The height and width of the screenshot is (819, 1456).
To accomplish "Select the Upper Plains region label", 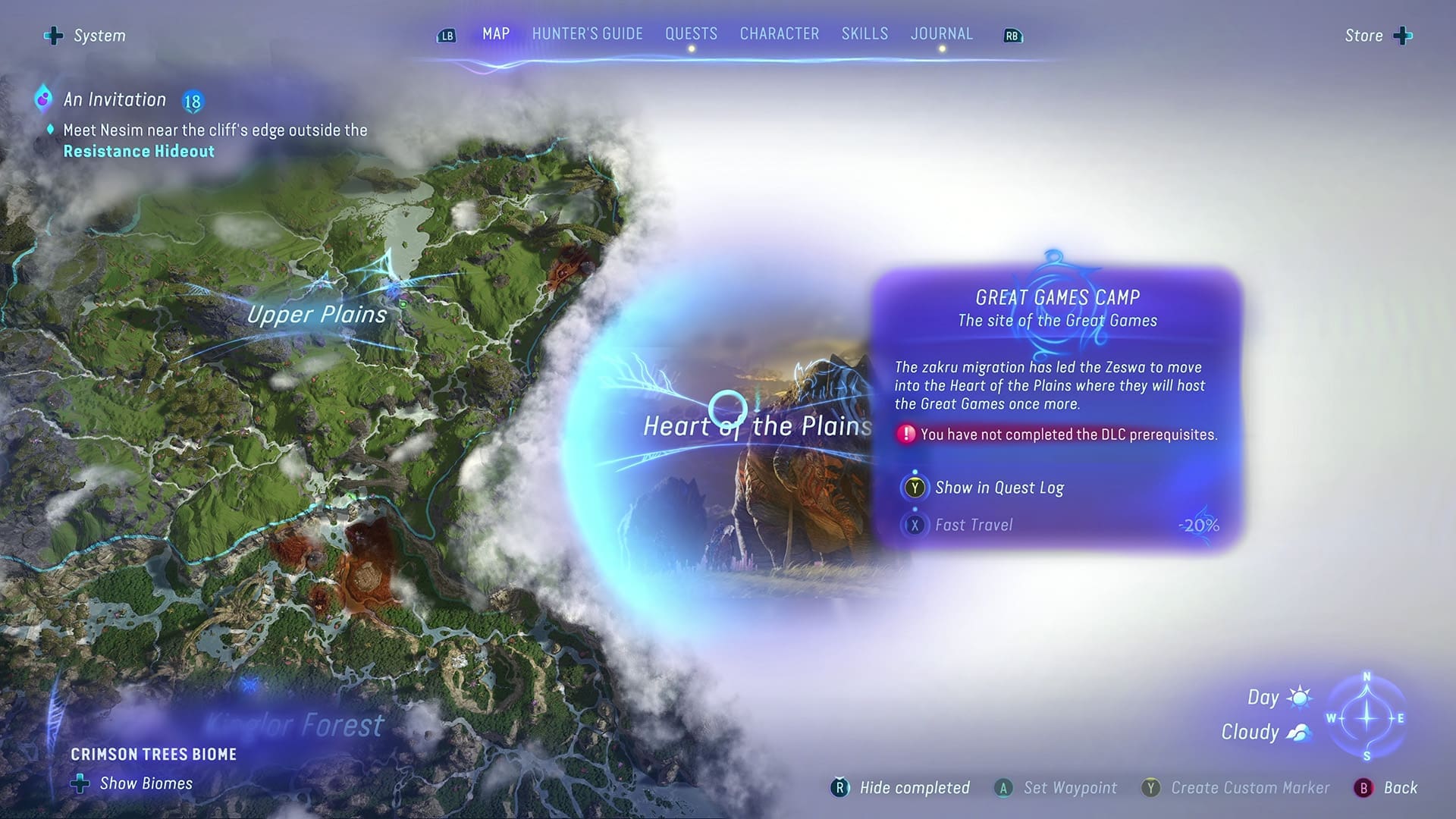I will pos(317,314).
